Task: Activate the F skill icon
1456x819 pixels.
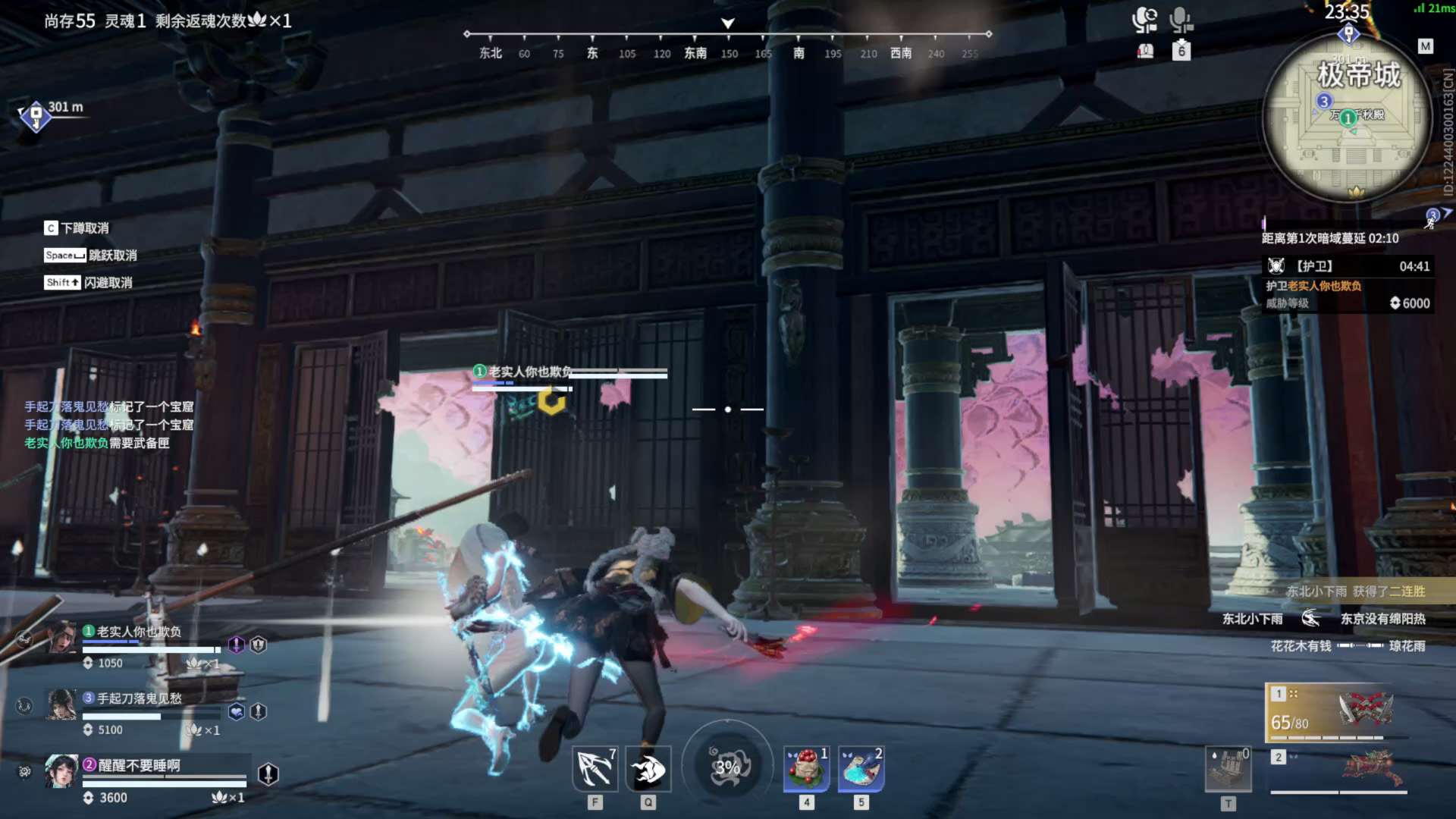Action: pos(595,769)
